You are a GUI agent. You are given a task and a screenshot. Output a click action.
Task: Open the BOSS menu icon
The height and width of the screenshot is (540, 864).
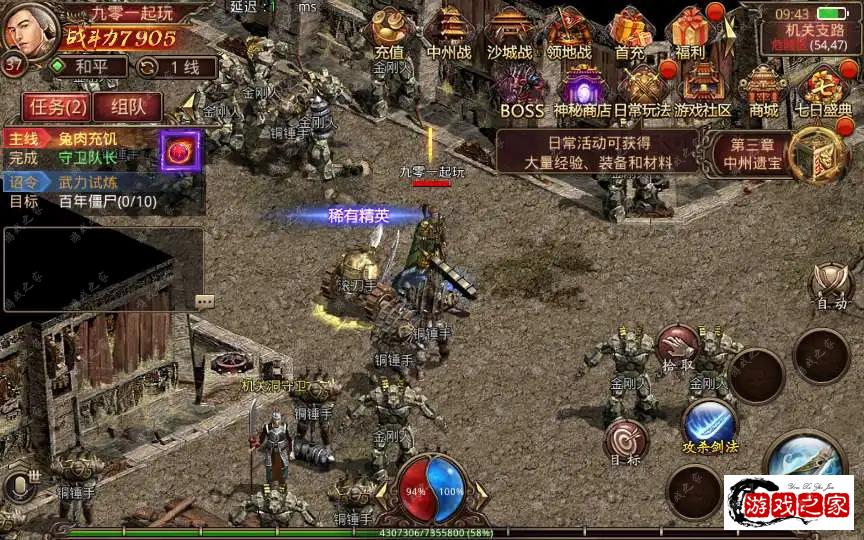521,91
